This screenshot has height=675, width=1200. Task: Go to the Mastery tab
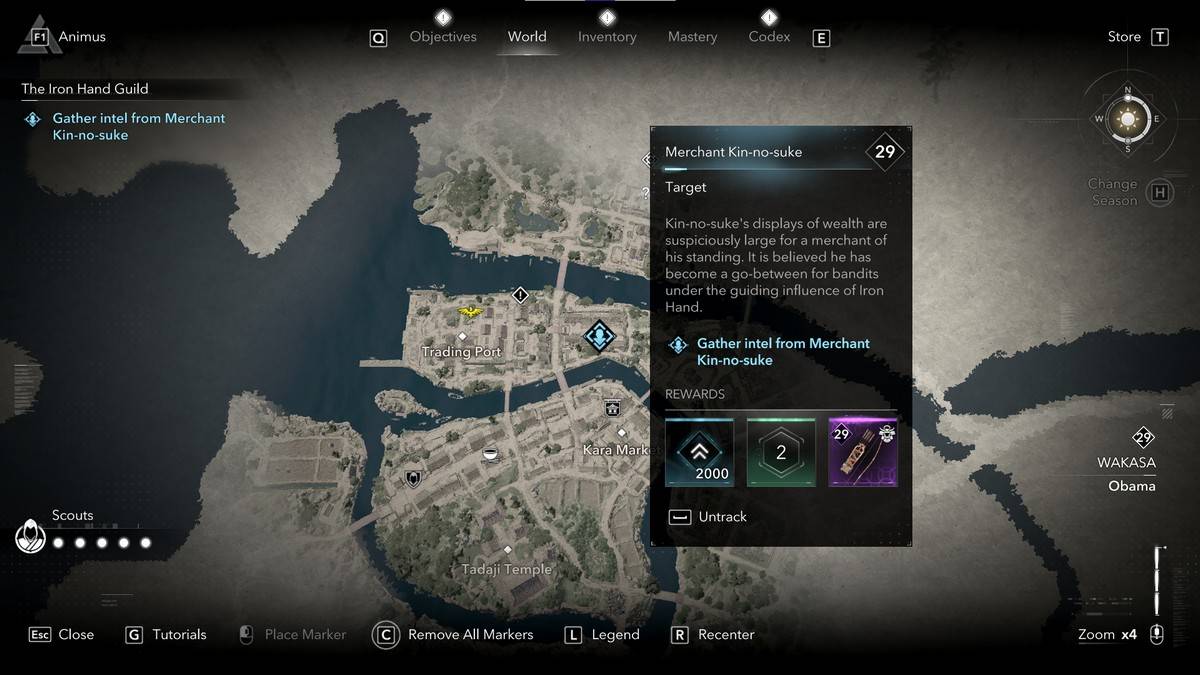692,37
